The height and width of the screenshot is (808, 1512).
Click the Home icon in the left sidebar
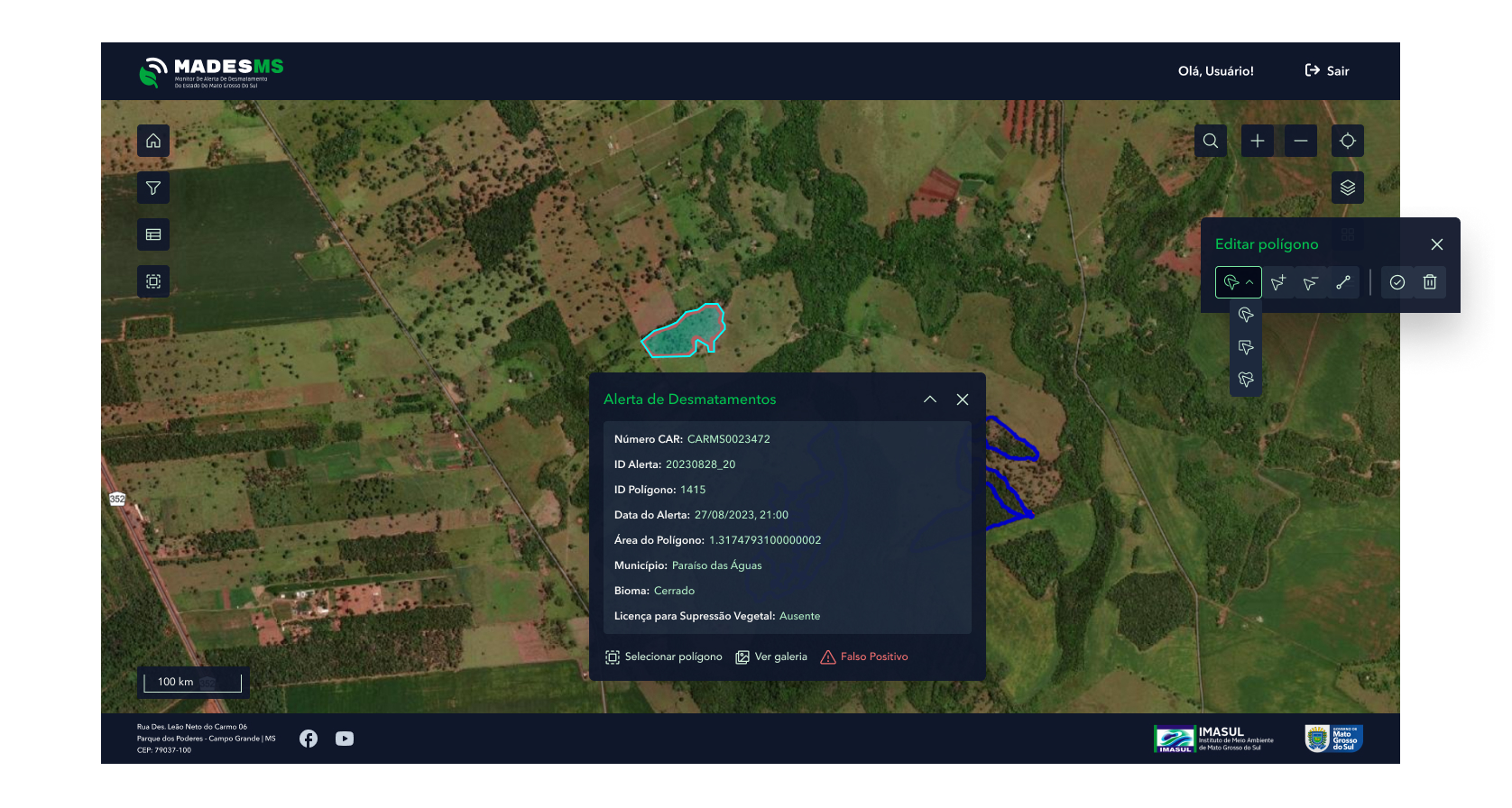click(152, 141)
